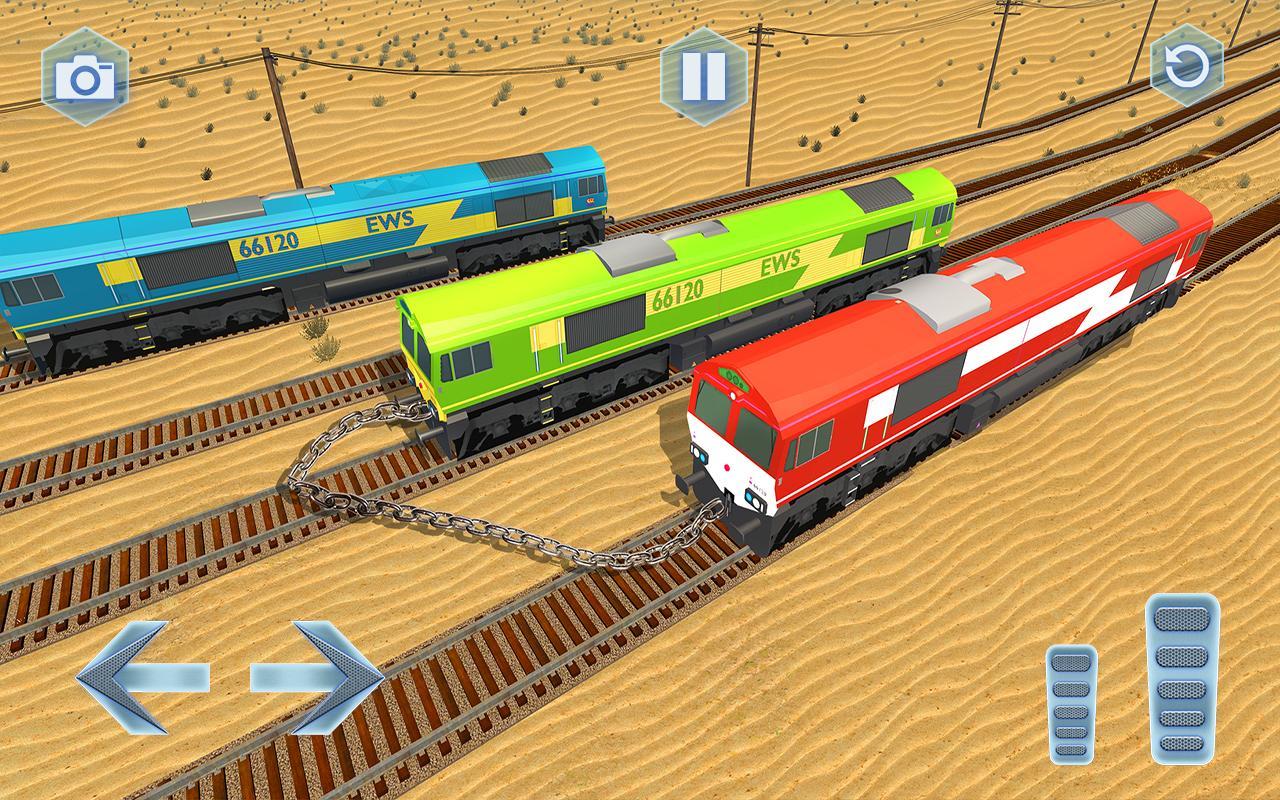The width and height of the screenshot is (1280, 800).
Task: Click the camera screenshot icon
Action: (x=85, y=75)
